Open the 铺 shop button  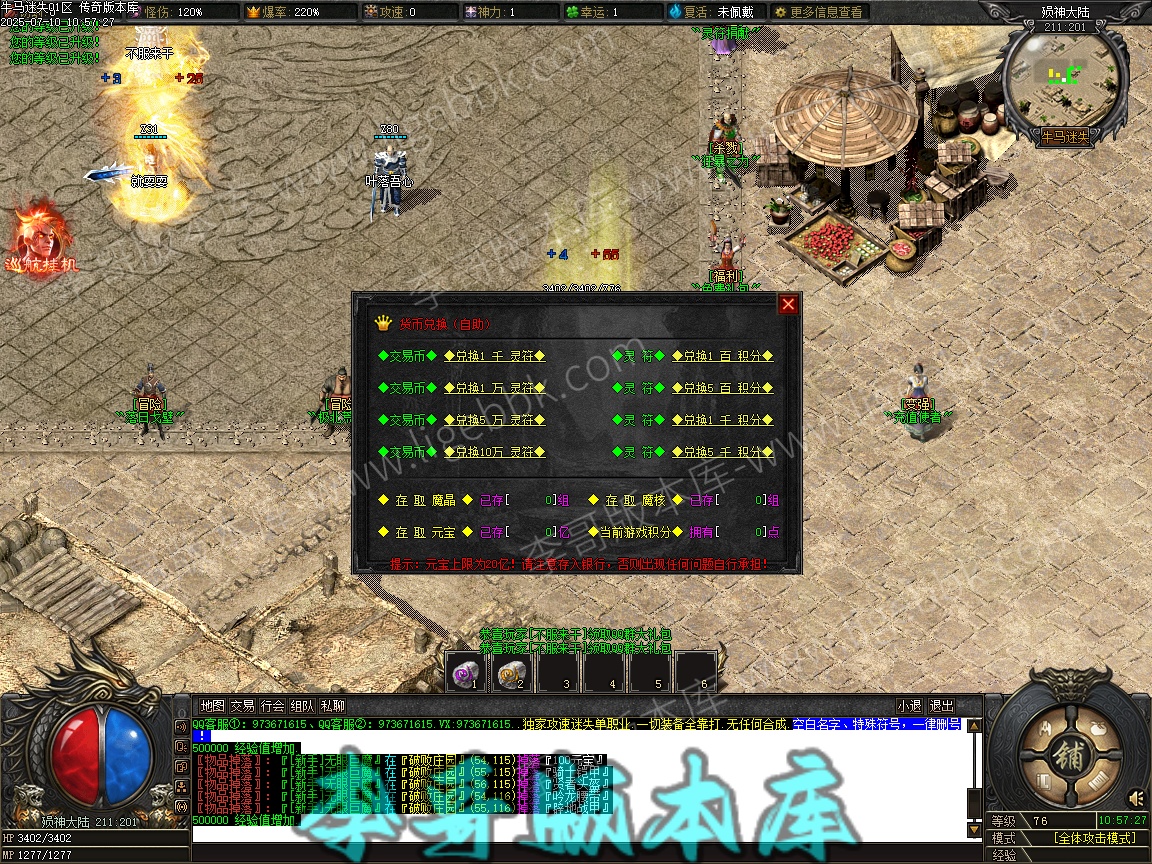(1069, 757)
